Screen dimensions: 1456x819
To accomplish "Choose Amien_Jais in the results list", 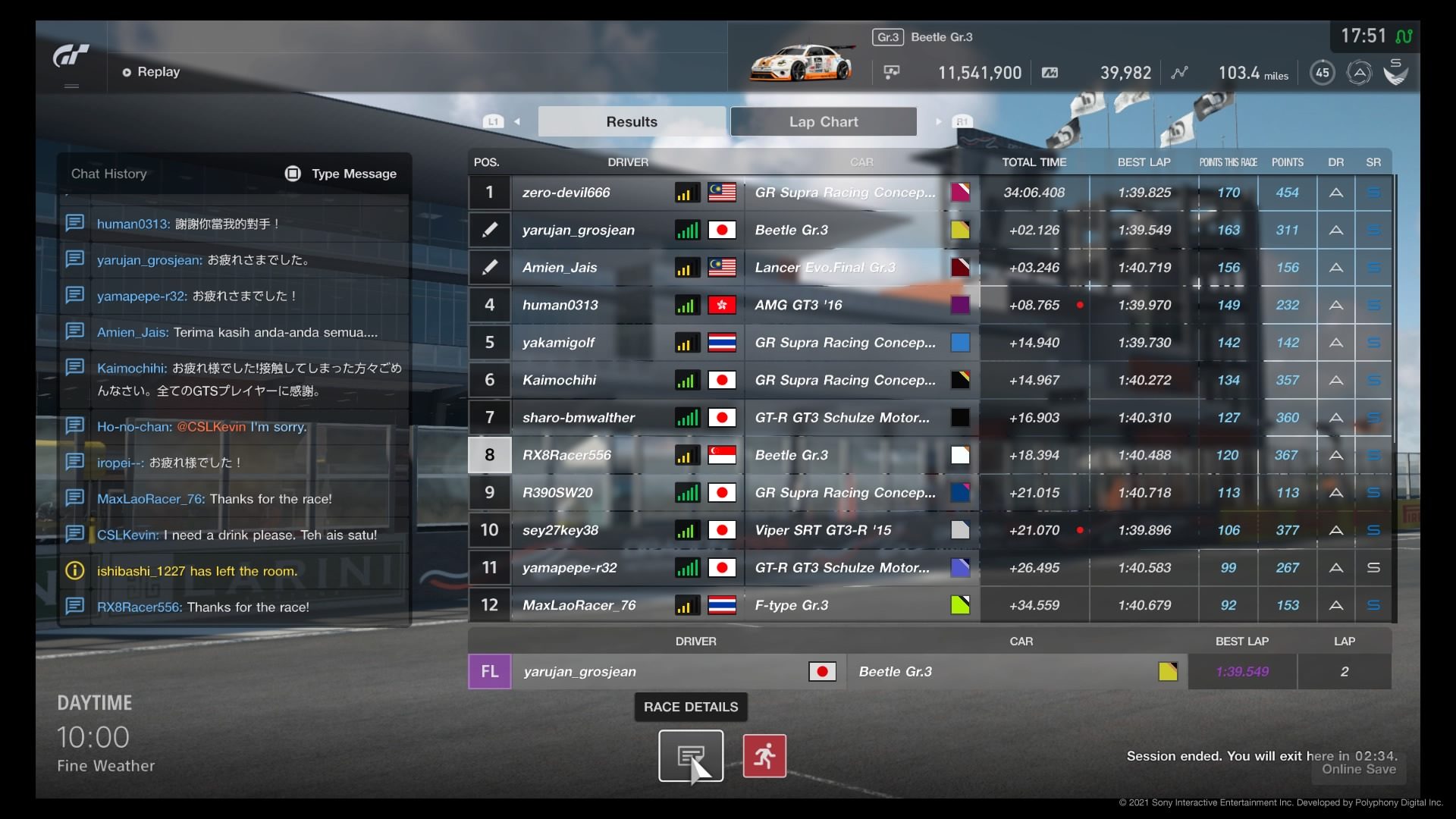I will (560, 268).
